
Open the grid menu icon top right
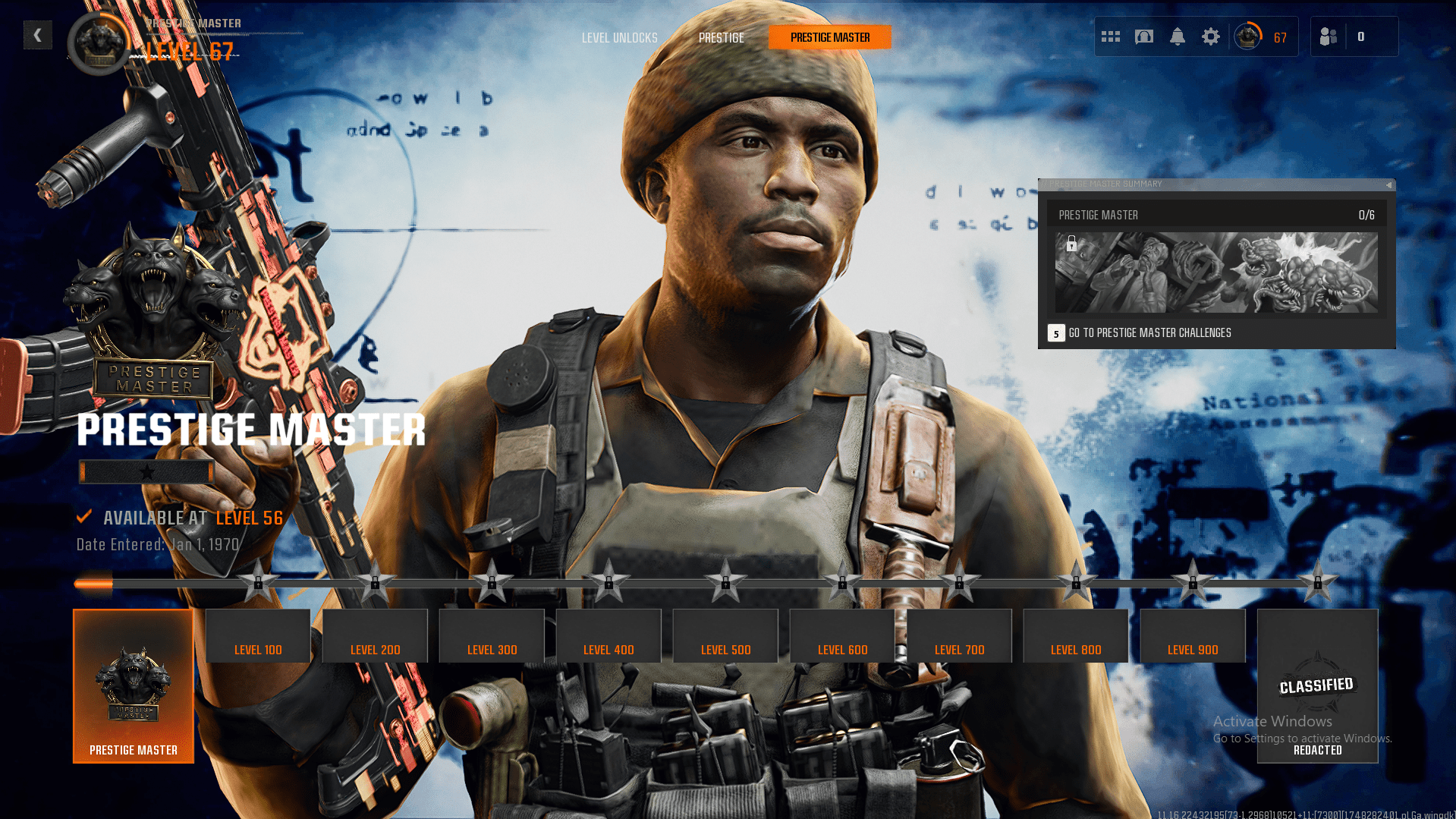coord(1110,36)
